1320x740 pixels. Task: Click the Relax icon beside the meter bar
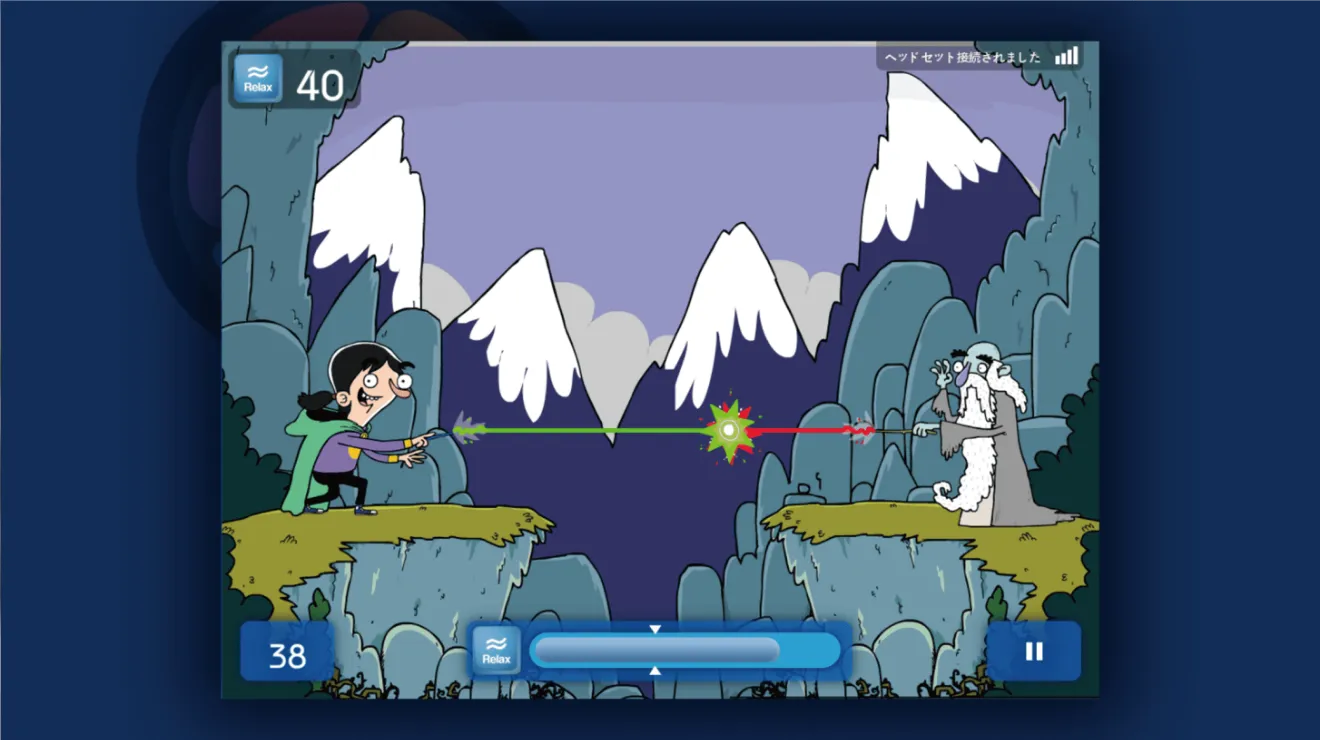tap(496, 651)
